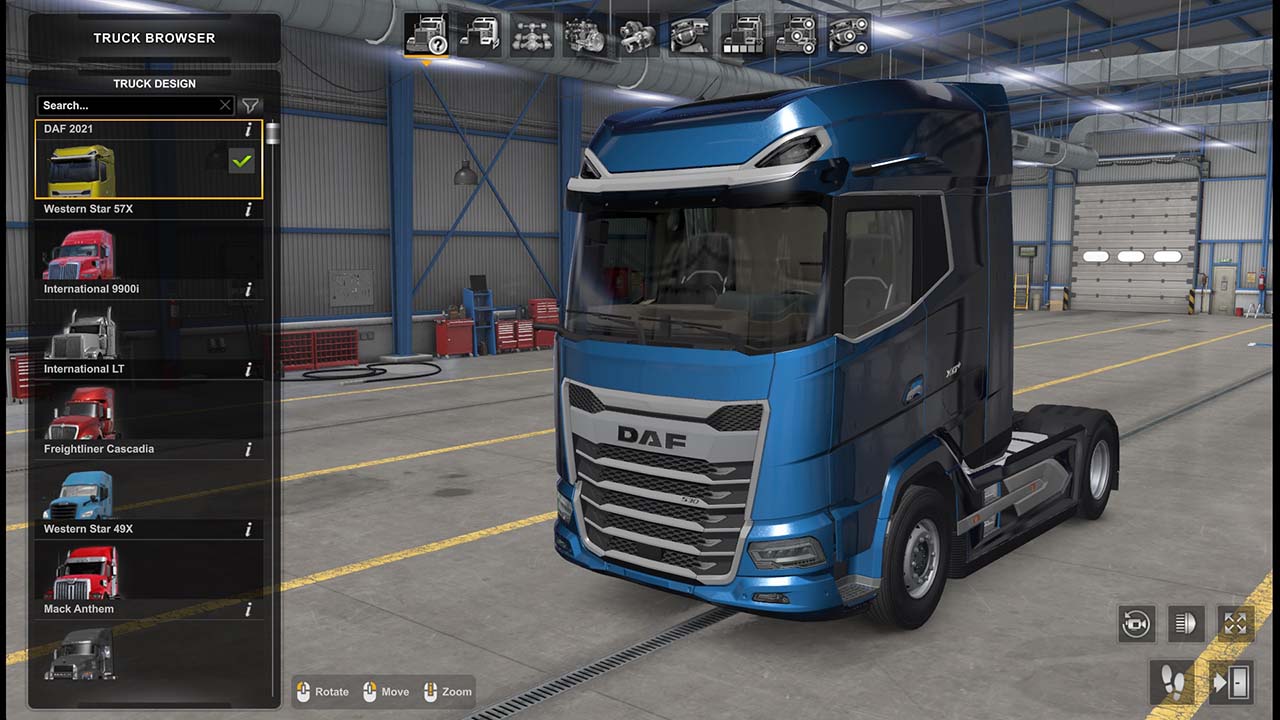
Task: Open the truck list filter
Action: [251, 105]
